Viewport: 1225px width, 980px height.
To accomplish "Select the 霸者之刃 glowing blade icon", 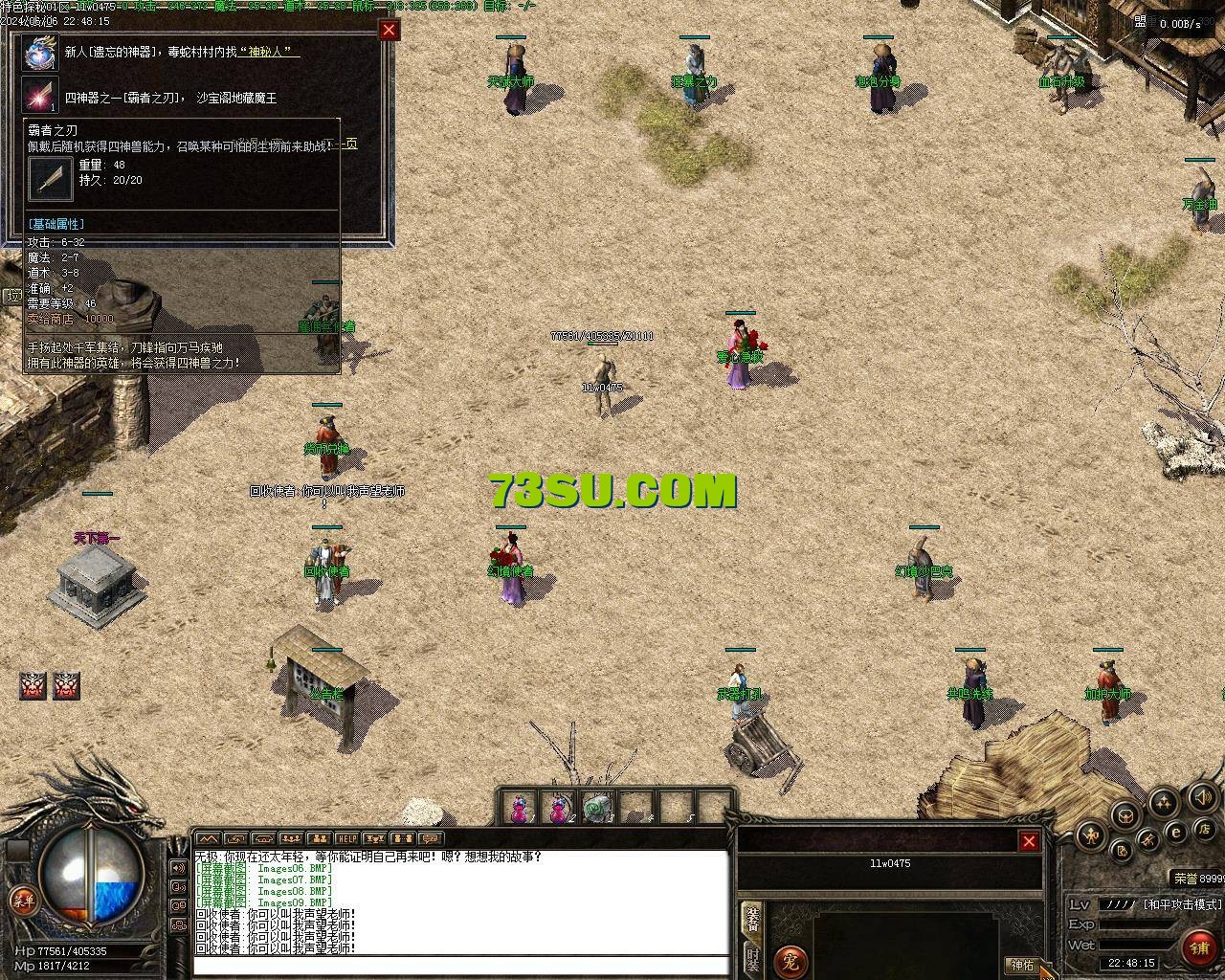I will [41, 97].
